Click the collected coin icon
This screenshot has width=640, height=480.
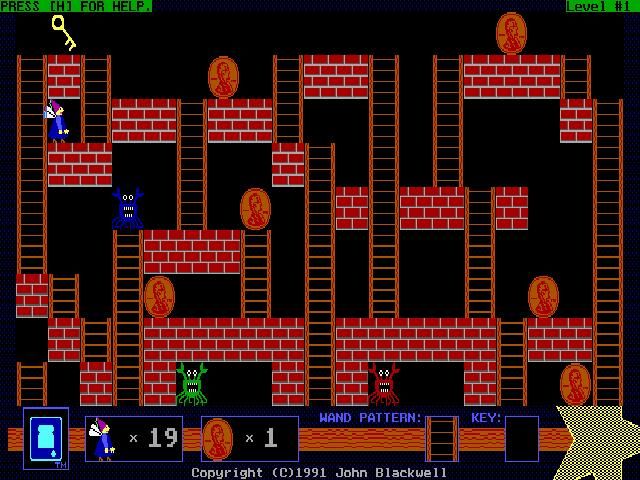[x=217, y=438]
